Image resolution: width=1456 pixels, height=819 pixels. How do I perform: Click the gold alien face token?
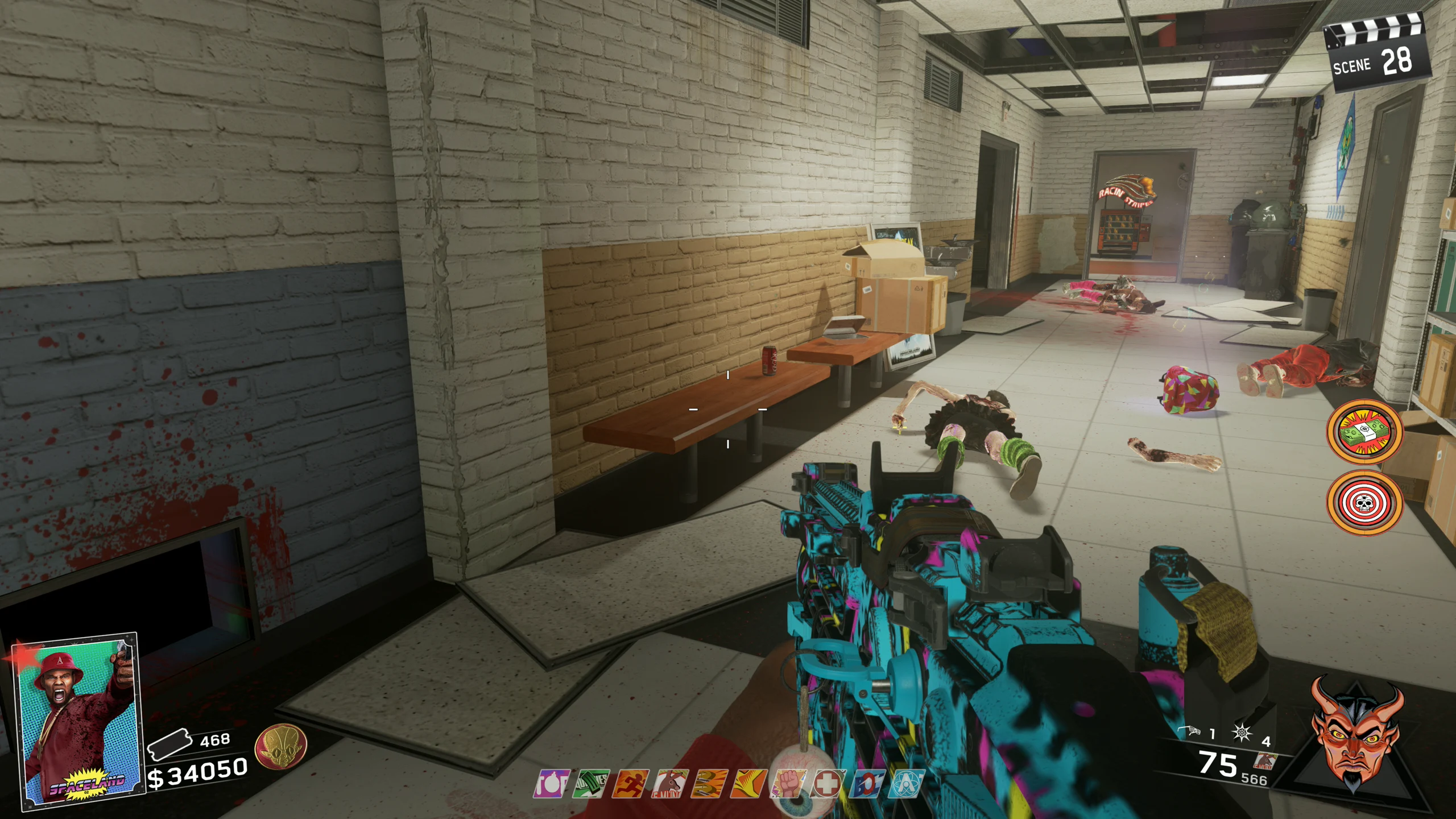(281, 747)
